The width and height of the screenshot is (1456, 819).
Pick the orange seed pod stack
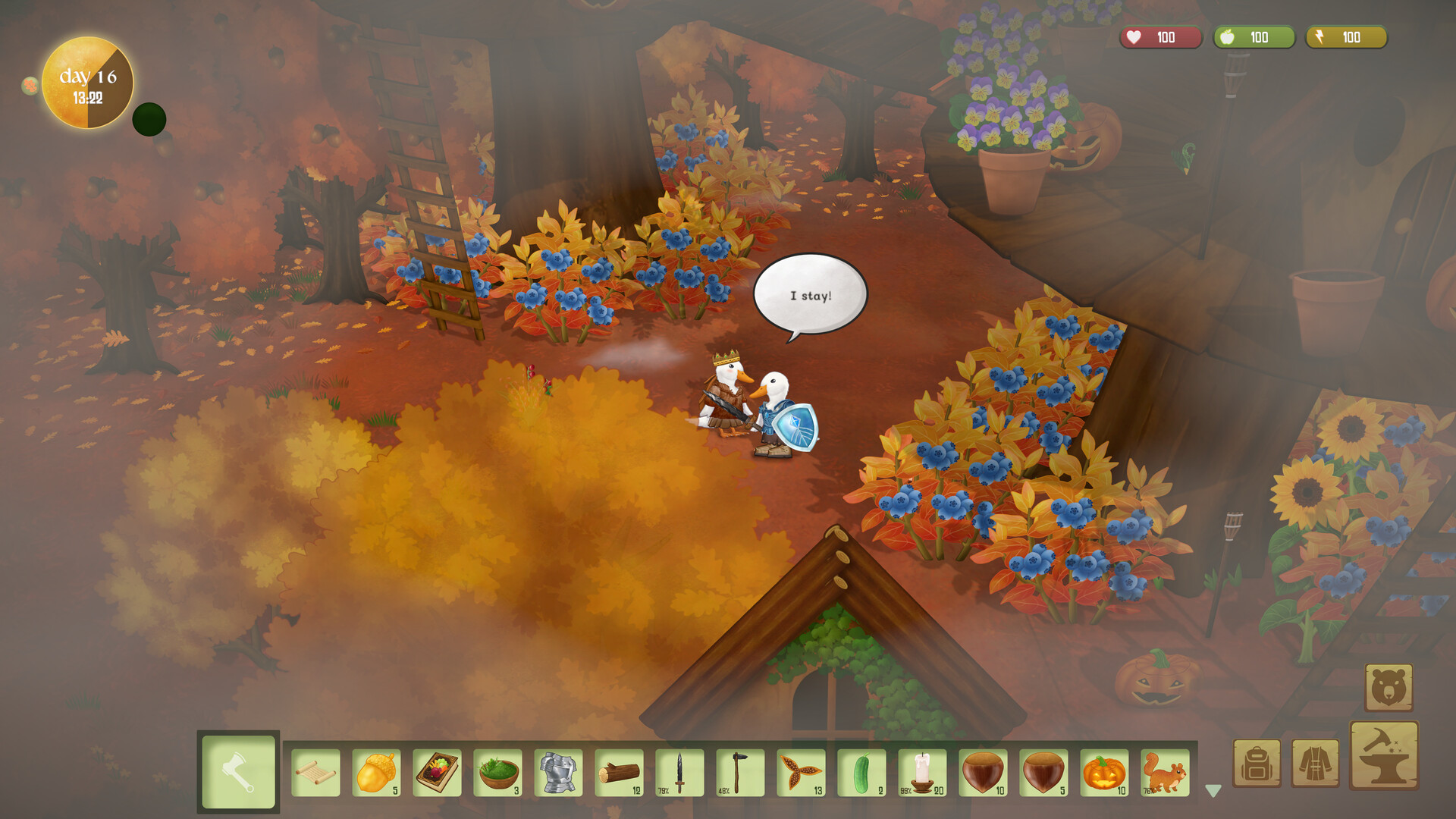pos(801,773)
